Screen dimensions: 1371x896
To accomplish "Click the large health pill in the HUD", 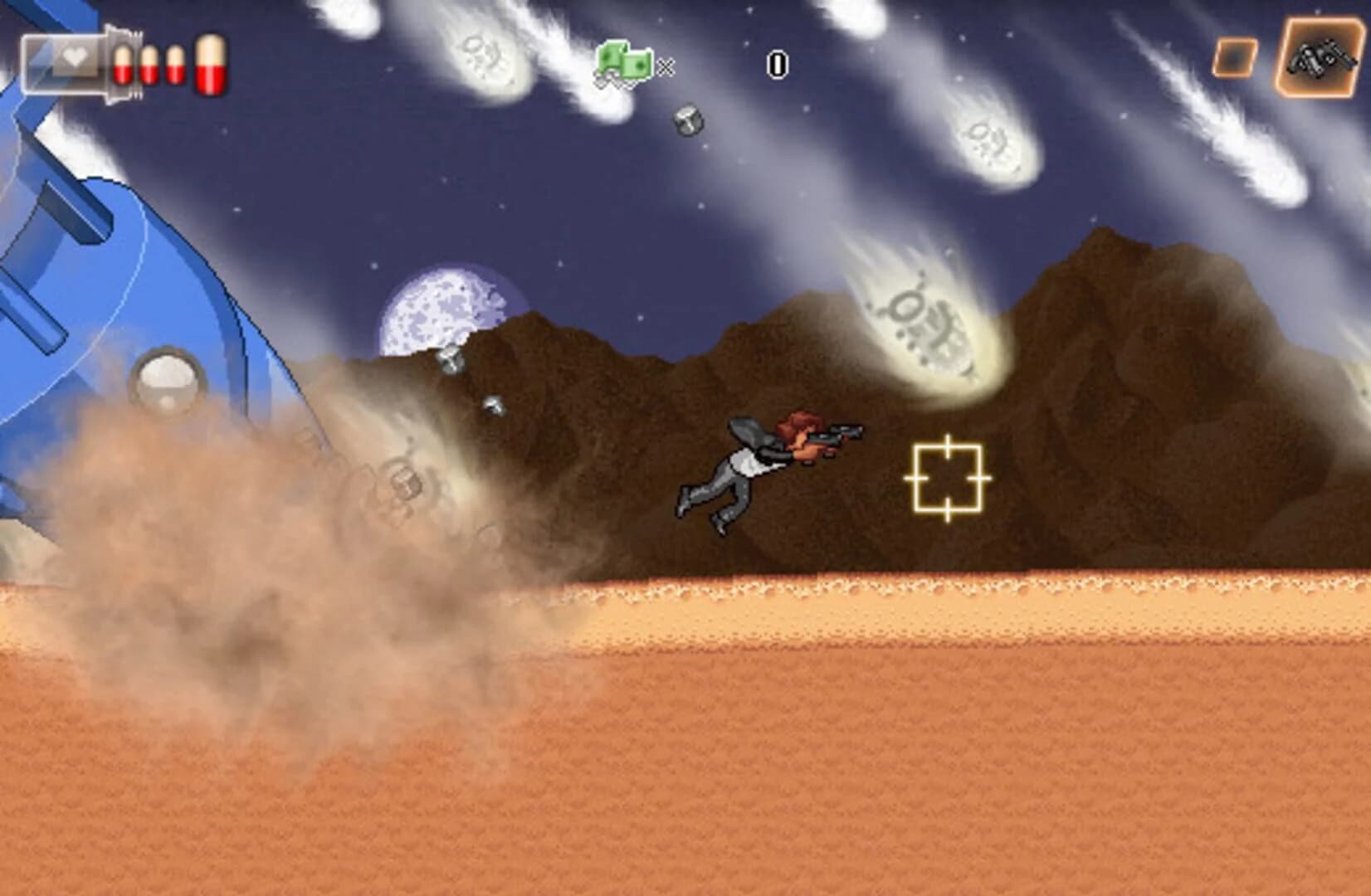I will tap(212, 64).
